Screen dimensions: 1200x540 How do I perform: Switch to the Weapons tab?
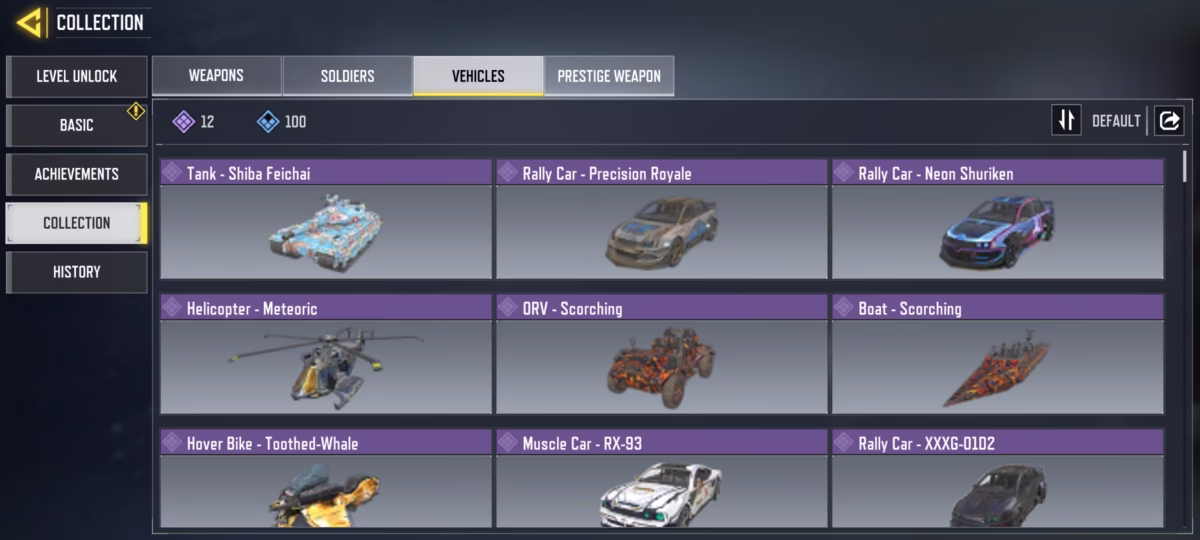[x=216, y=76]
